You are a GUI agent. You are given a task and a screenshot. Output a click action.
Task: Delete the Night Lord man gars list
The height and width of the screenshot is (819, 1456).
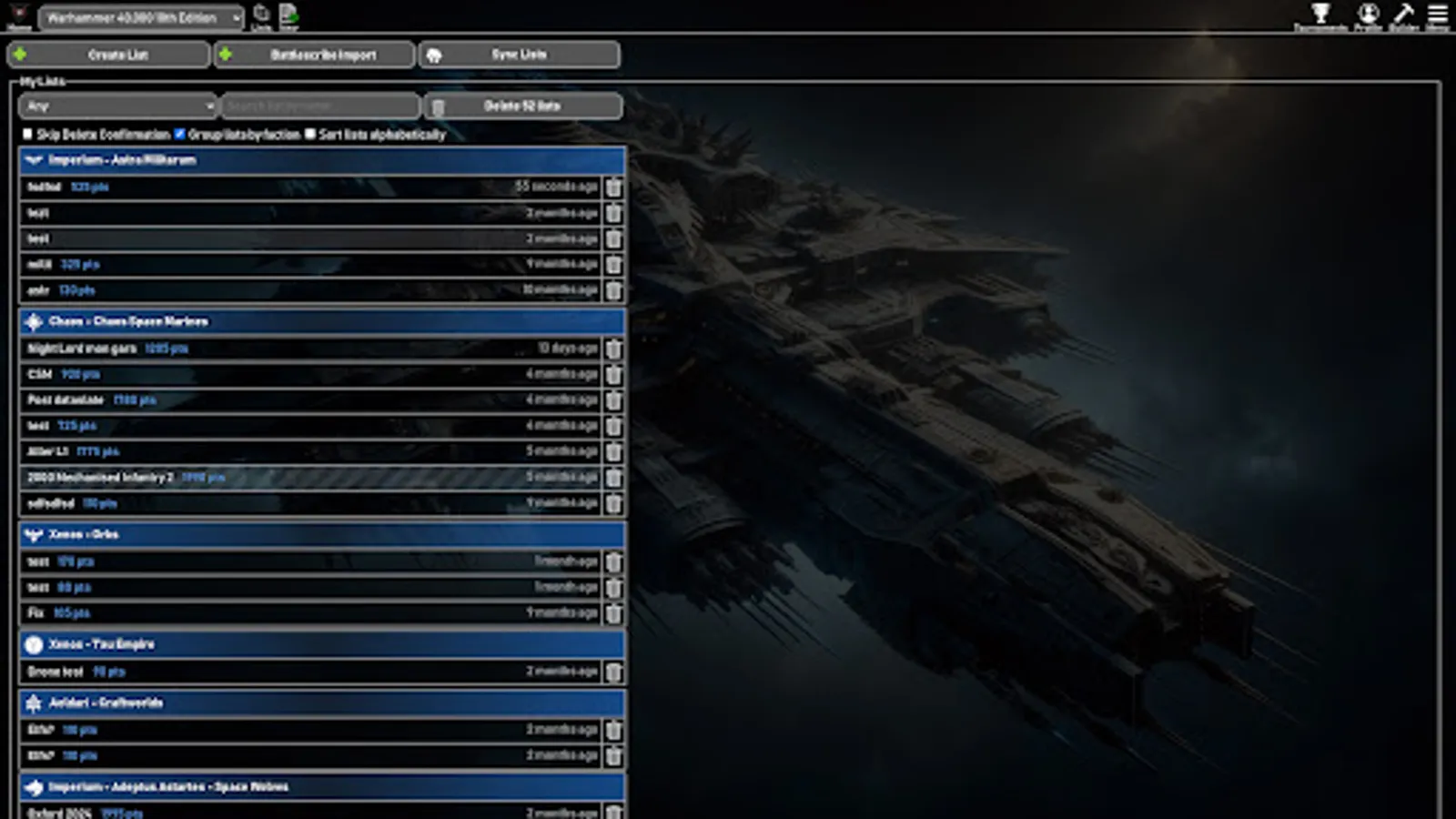(614, 349)
